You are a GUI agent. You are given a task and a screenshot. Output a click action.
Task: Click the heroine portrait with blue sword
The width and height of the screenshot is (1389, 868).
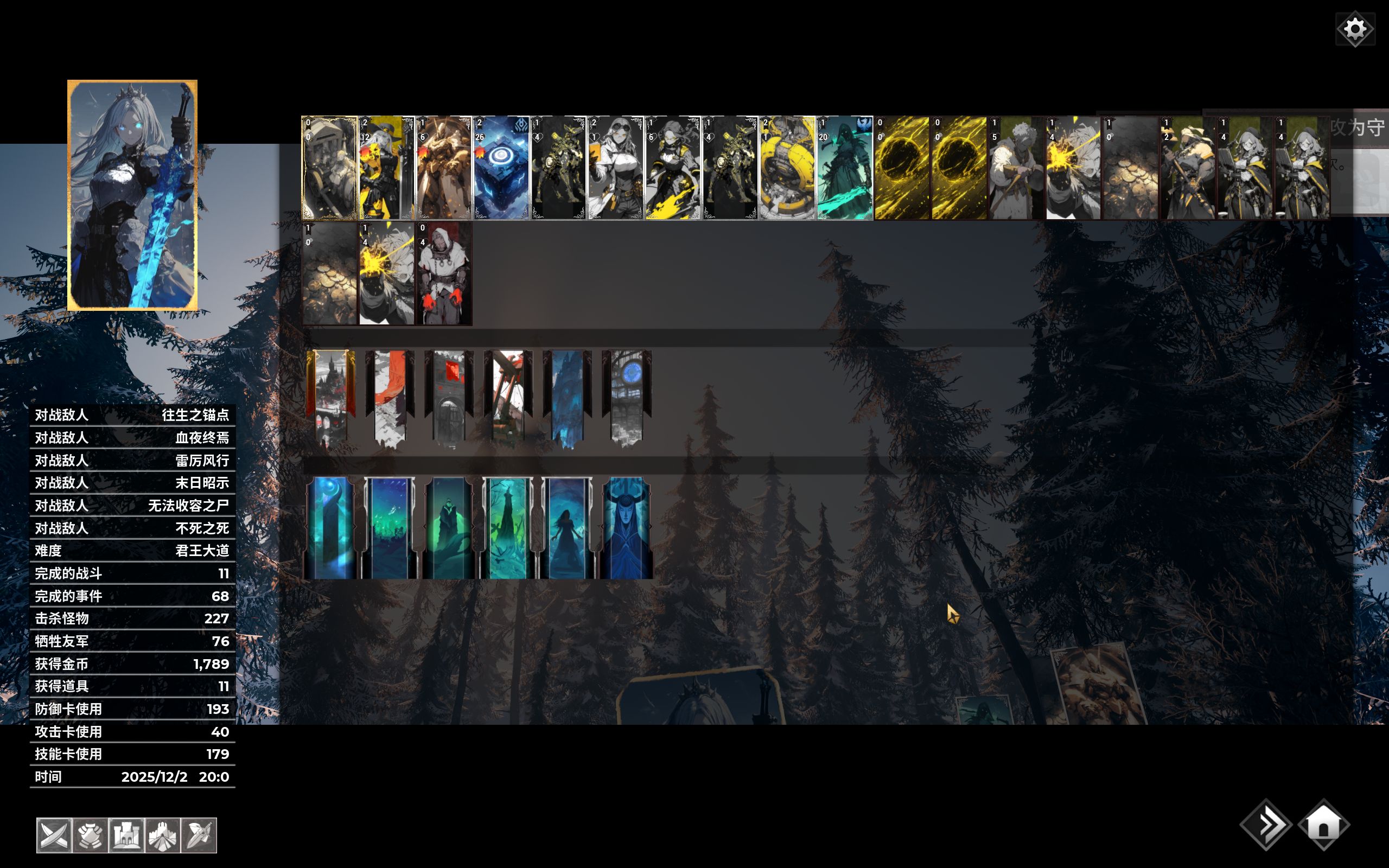pyautogui.click(x=132, y=195)
